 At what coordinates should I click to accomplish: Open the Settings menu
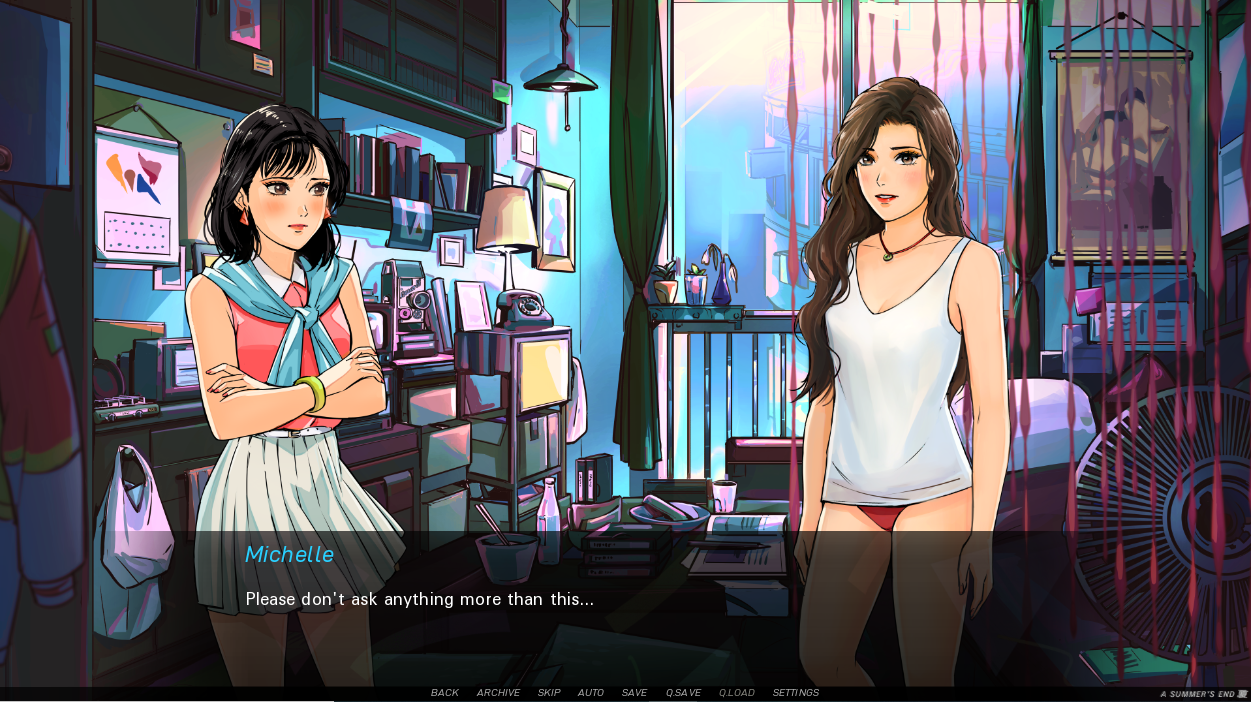(795, 693)
